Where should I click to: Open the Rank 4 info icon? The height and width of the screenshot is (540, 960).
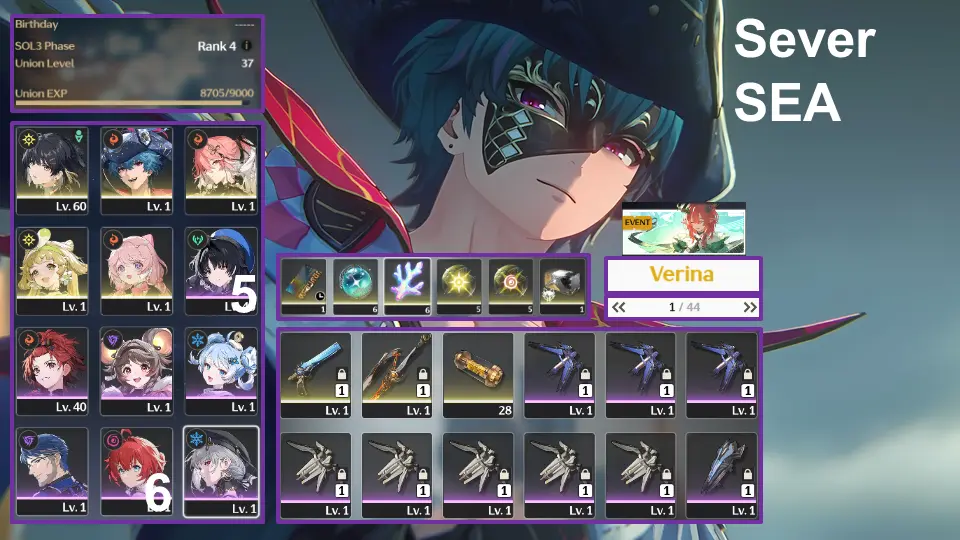click(247, 46)
